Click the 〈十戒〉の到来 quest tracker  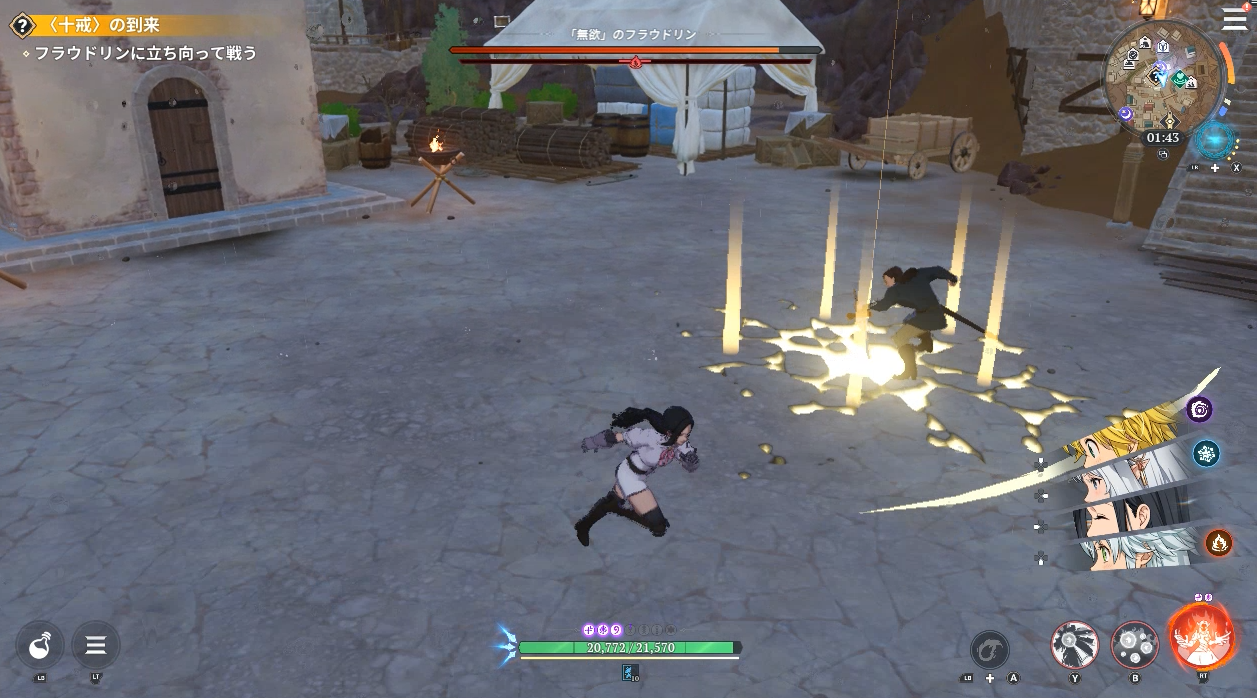tap(95, 25)
